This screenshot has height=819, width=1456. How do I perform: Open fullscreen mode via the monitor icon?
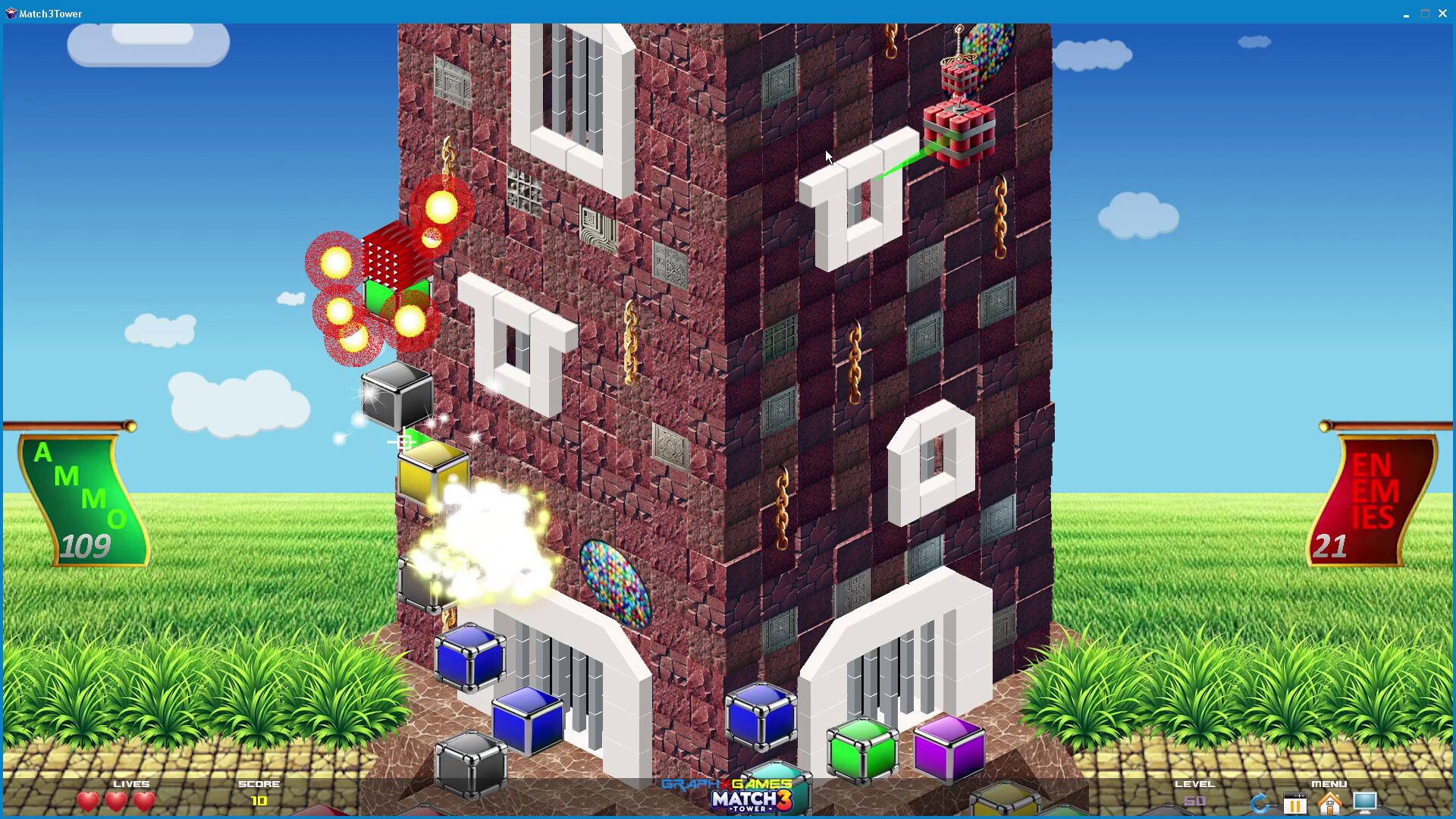point(1364,802)
